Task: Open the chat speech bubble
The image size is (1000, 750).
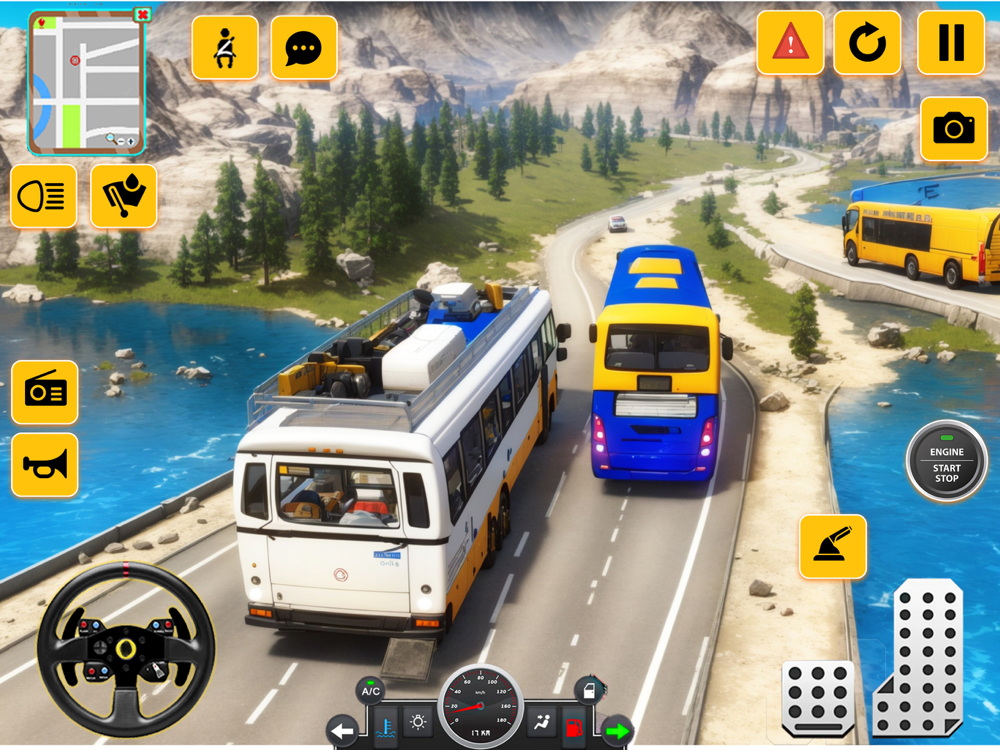Action: point(304,47)
